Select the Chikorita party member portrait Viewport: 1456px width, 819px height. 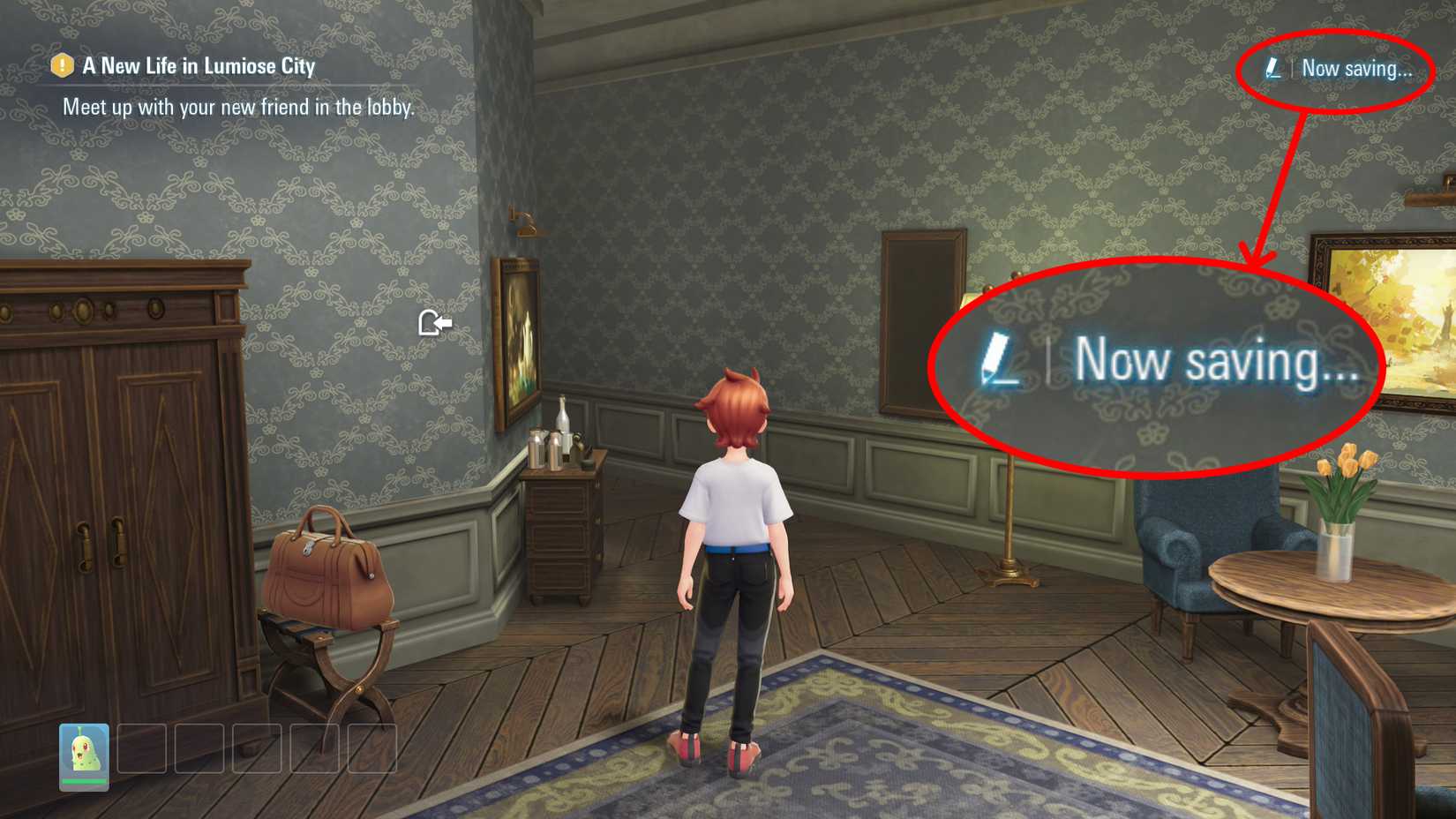84,750
